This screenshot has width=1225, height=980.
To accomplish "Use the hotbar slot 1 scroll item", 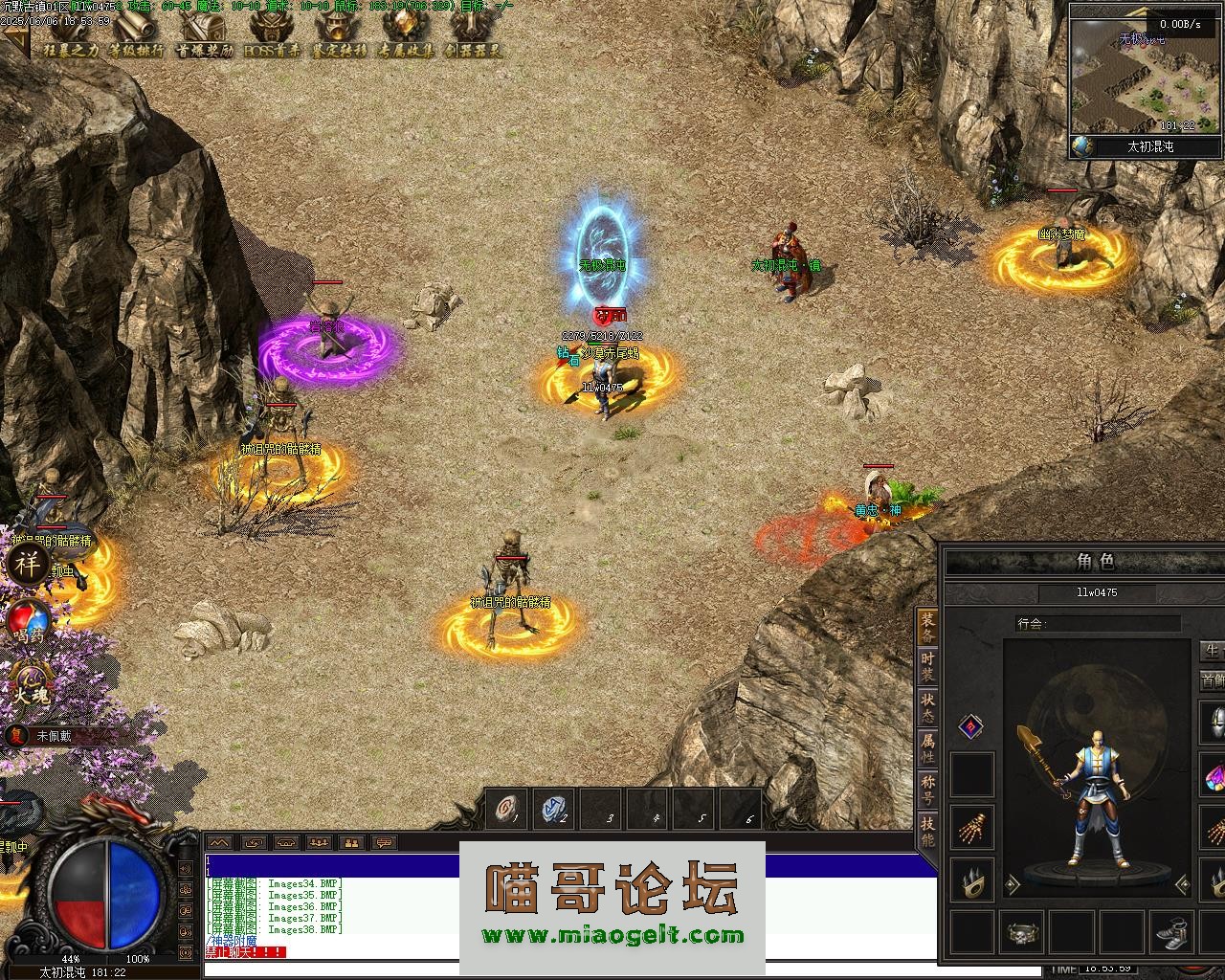I will tap(507, 810).
